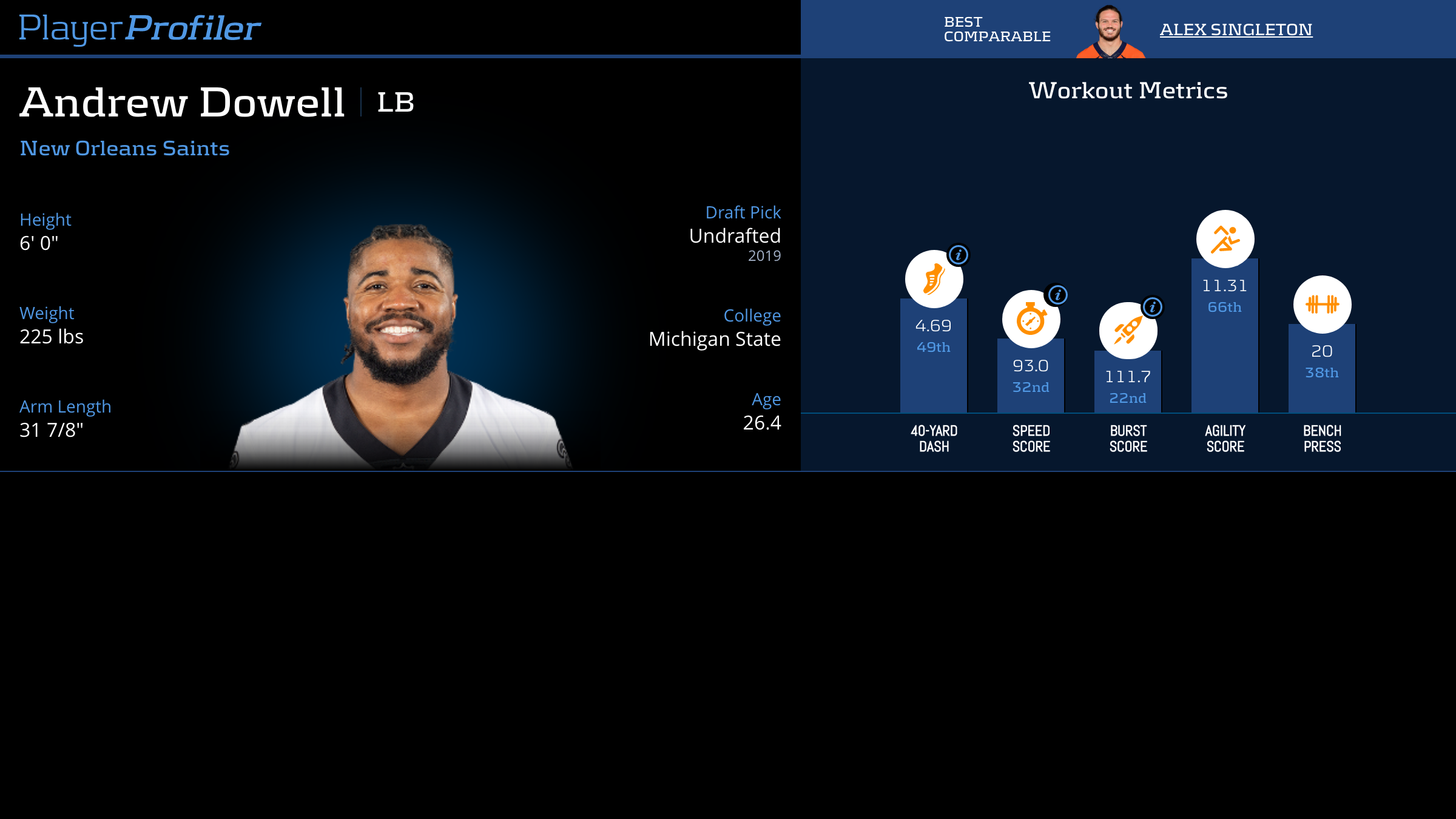The image size is (1456, 819).
Task: View the Burst Score info tooltip icon
Action: [1153, 307]
